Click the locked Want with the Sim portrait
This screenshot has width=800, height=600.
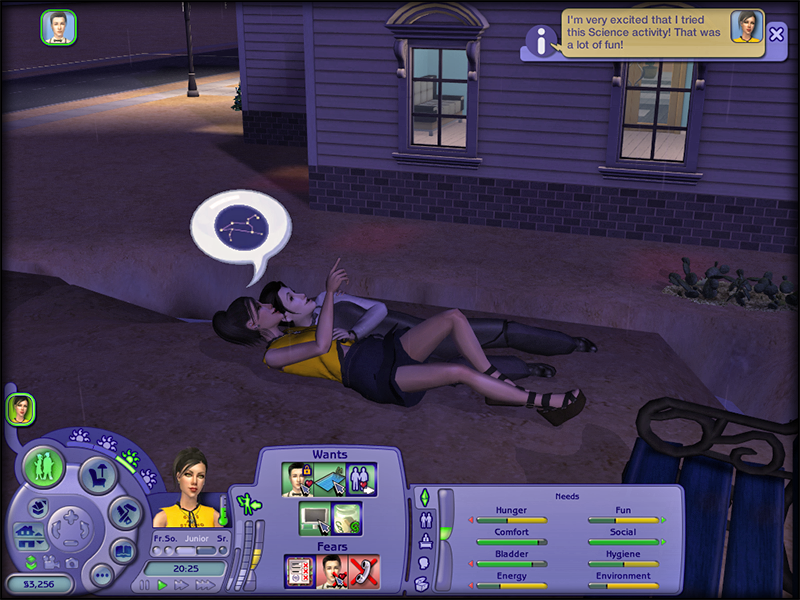[299, 478]
